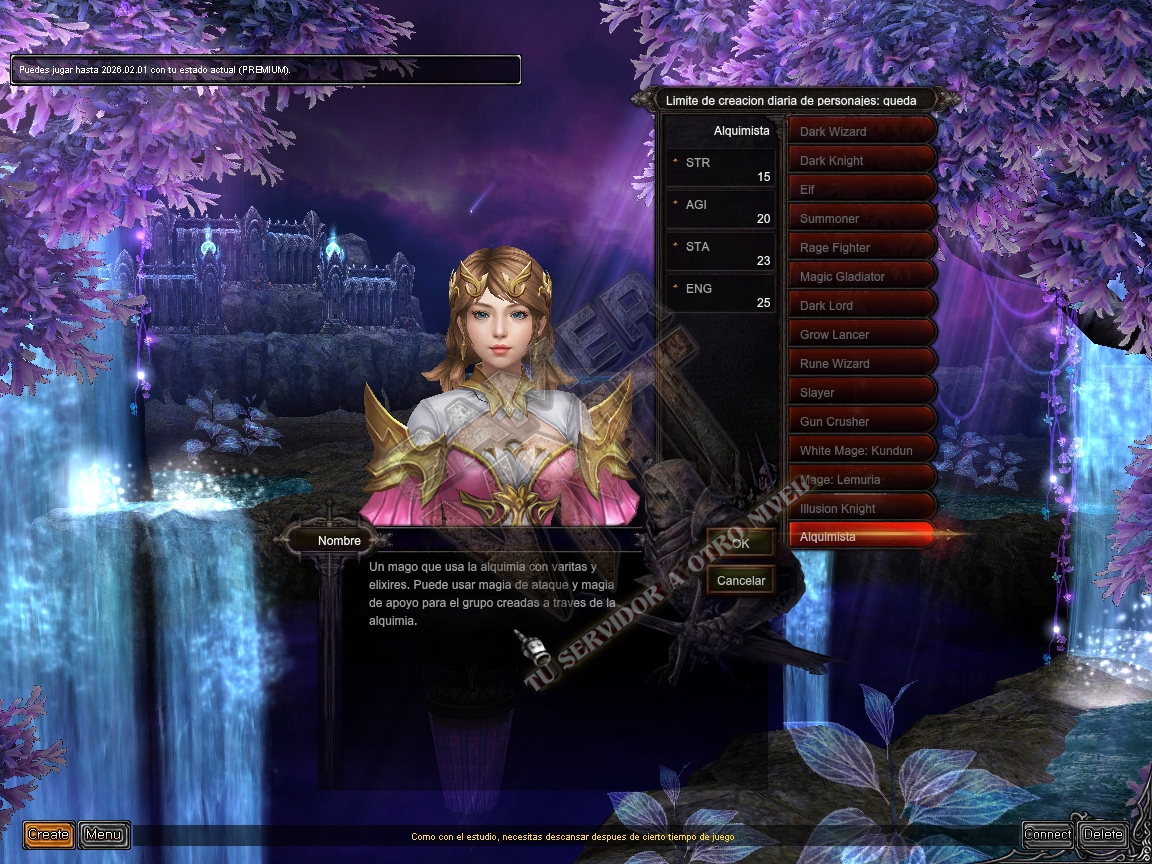Pick the Dark Lord class
This screenshot has width=1152, height=864.
coord(862,305)
